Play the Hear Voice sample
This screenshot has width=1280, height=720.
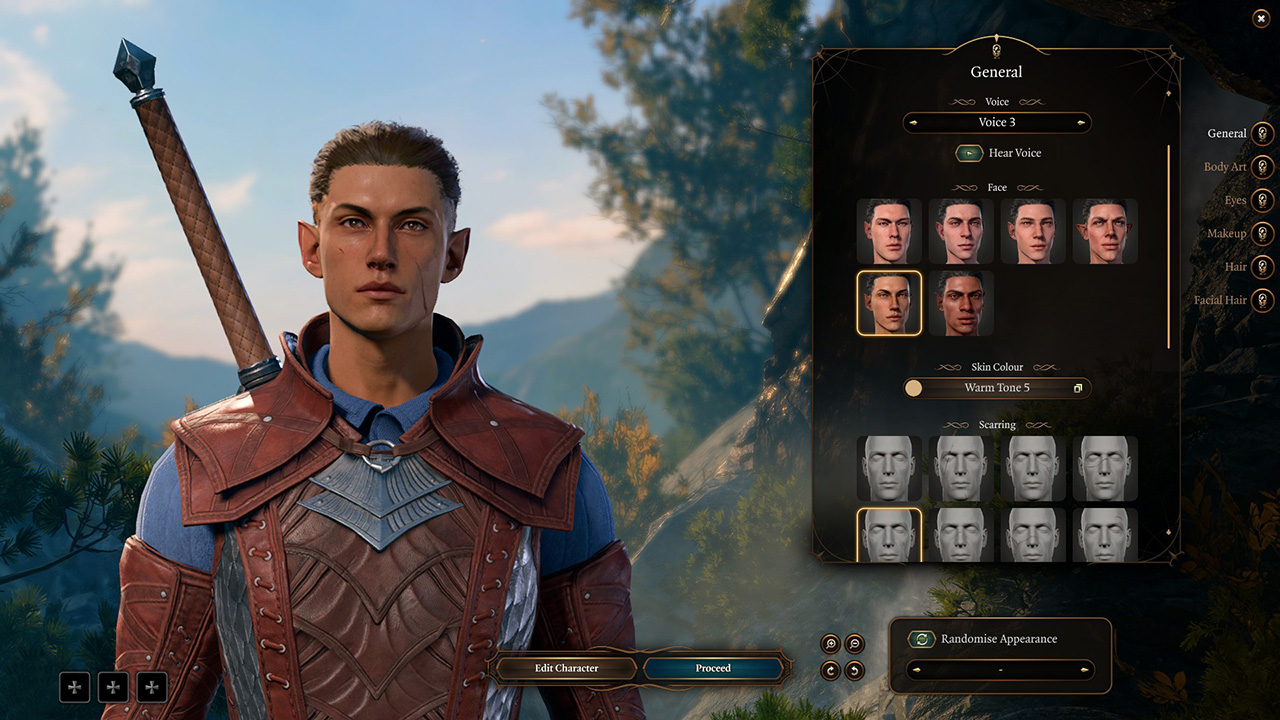(969, 153)
